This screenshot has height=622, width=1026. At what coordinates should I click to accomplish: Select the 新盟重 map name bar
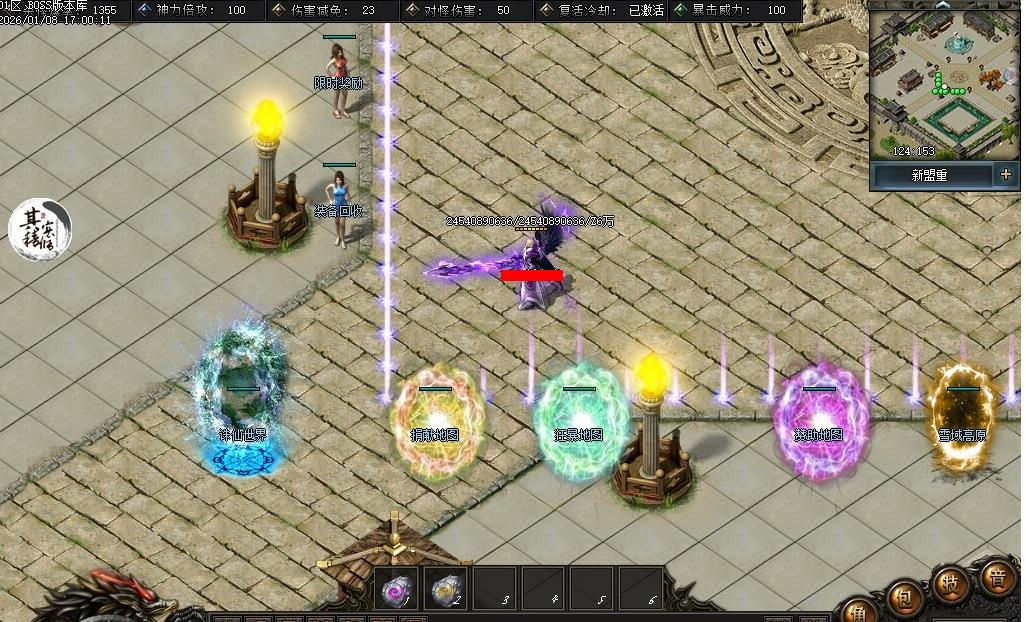930,175
